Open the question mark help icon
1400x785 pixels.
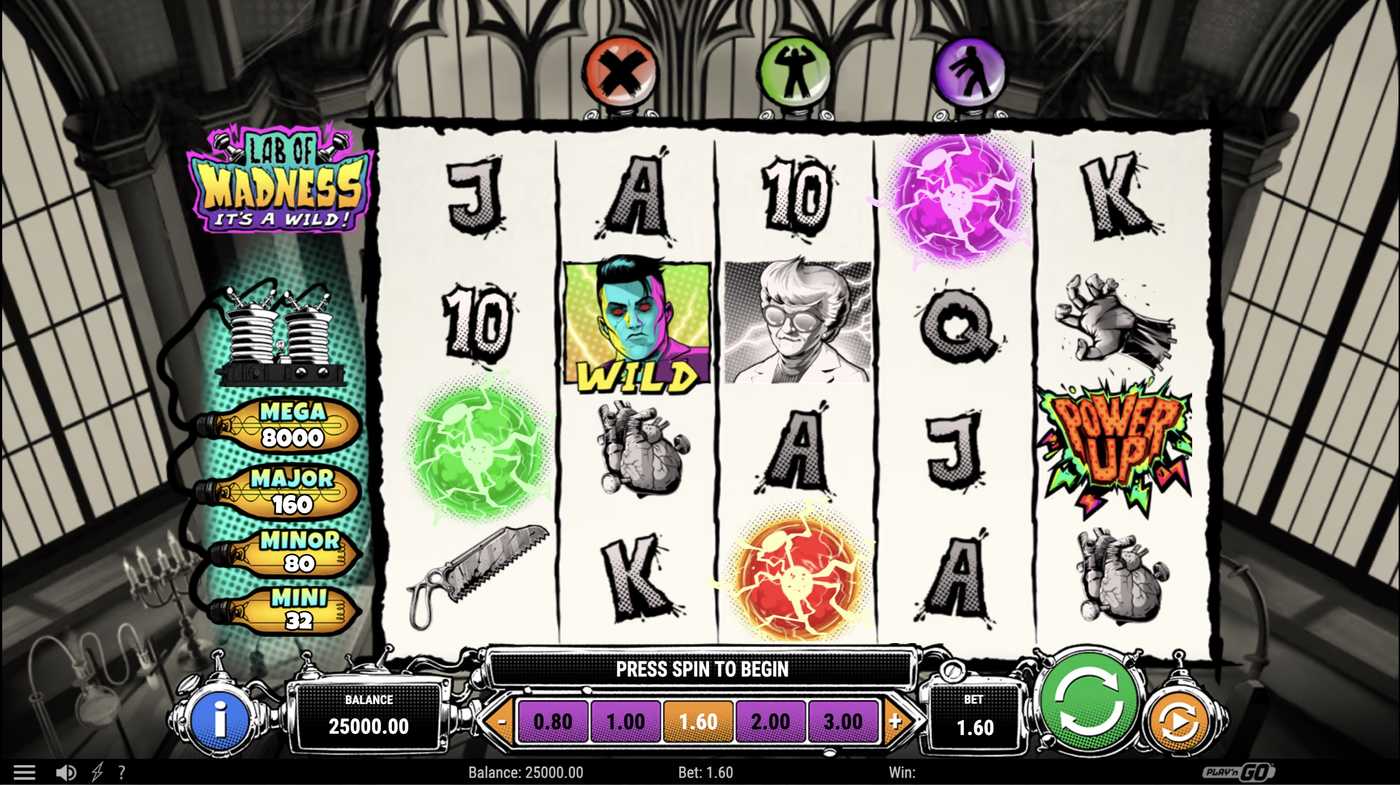122,771
